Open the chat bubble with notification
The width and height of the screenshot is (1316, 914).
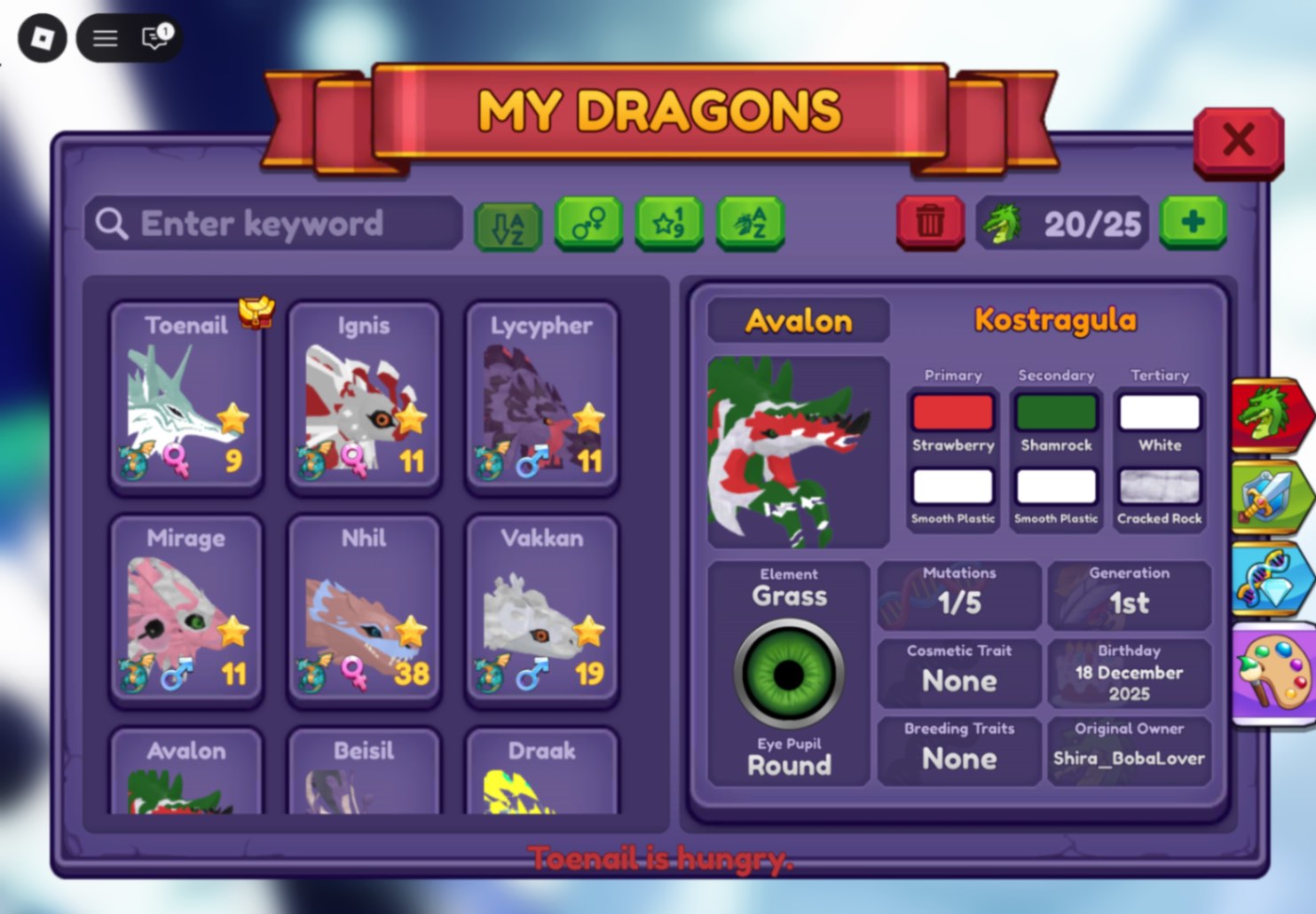153,37
